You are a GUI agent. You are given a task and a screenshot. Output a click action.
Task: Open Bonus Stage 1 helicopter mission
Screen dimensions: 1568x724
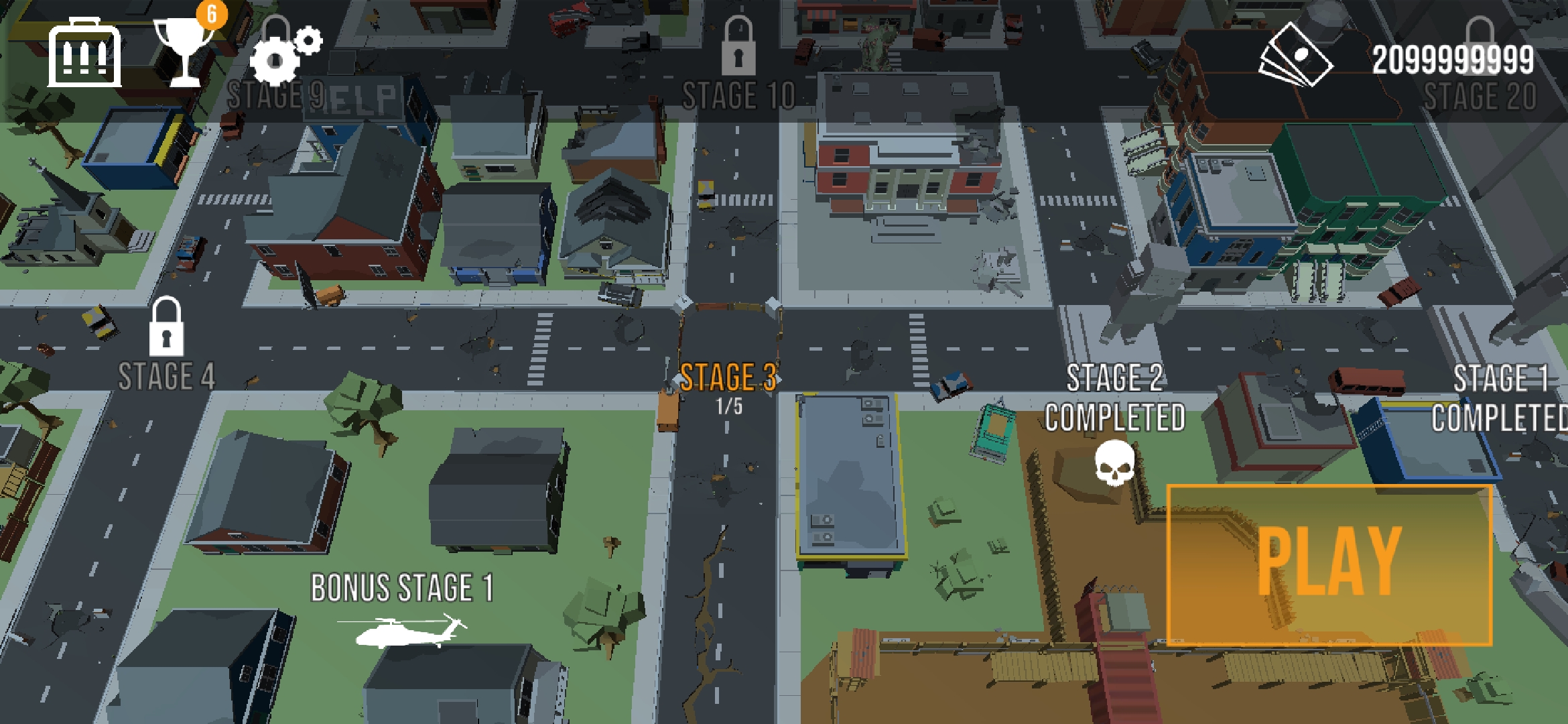pos(402,607)
